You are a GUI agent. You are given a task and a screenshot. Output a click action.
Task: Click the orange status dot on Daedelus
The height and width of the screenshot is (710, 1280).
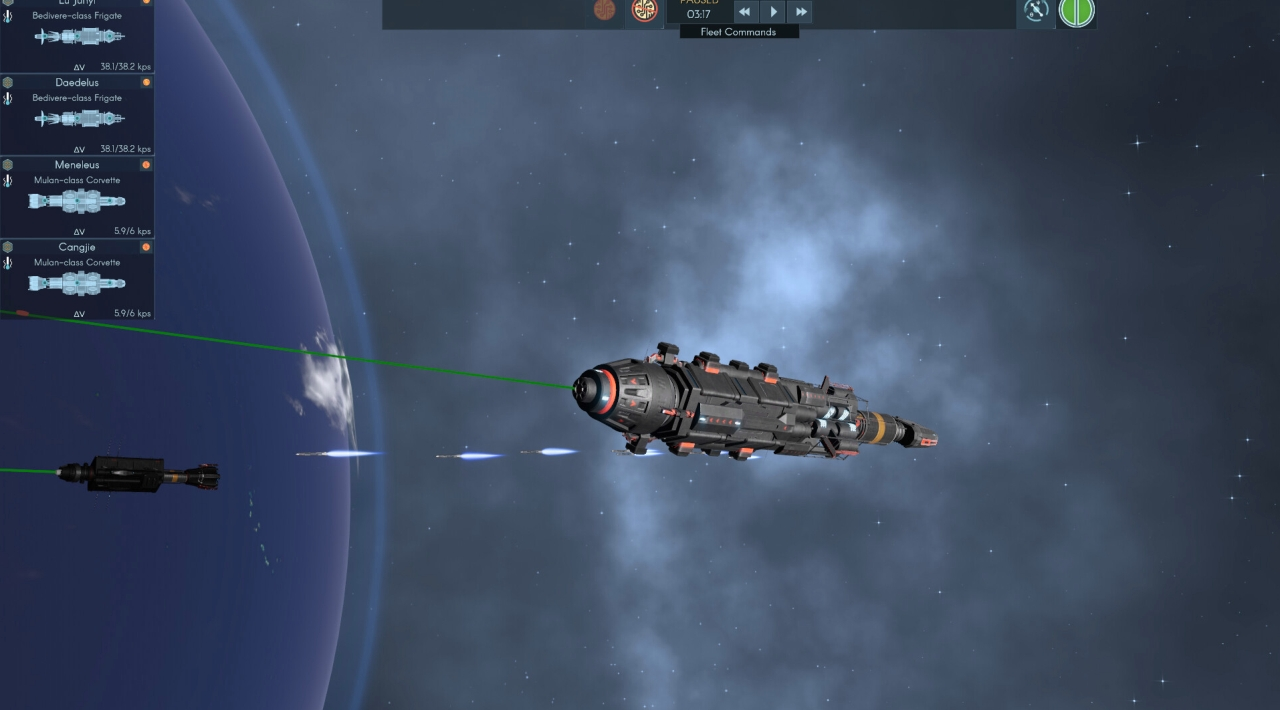pos(146,83)
